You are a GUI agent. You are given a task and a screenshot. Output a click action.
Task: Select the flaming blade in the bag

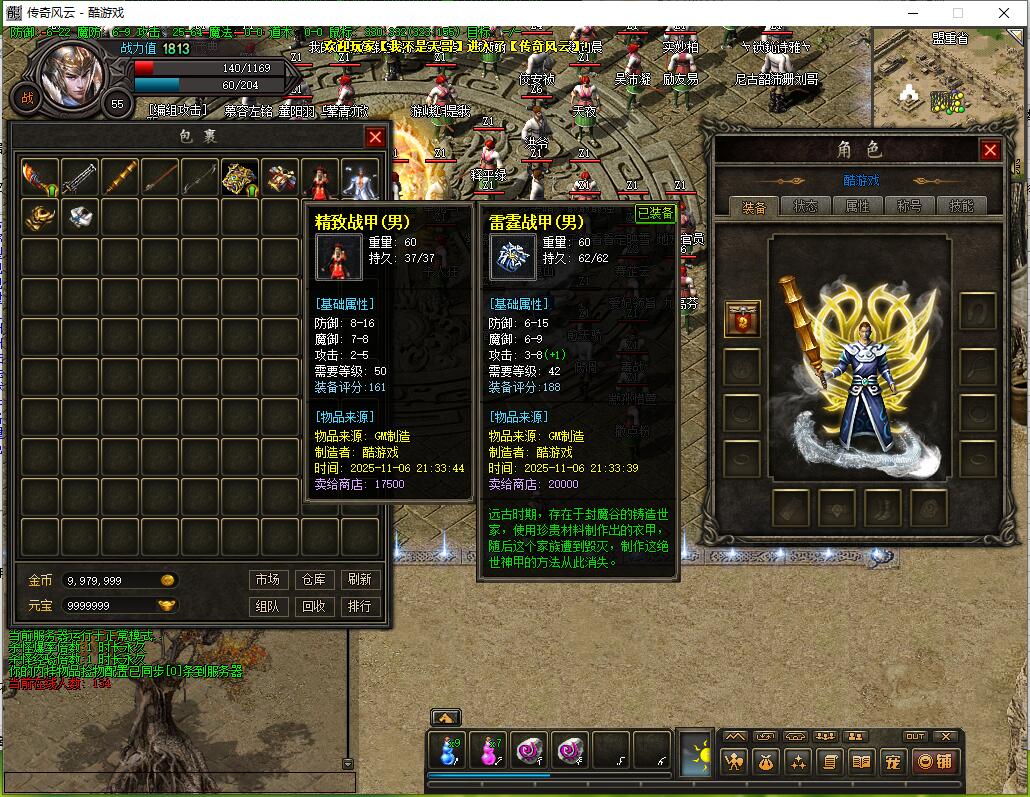40,178
